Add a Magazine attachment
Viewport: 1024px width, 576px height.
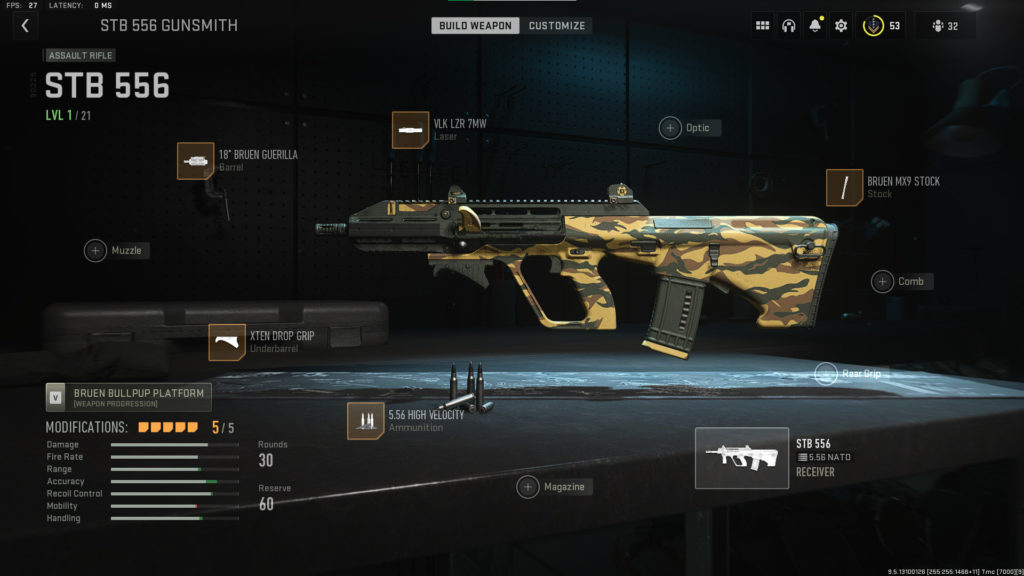[x=528, y=487]
